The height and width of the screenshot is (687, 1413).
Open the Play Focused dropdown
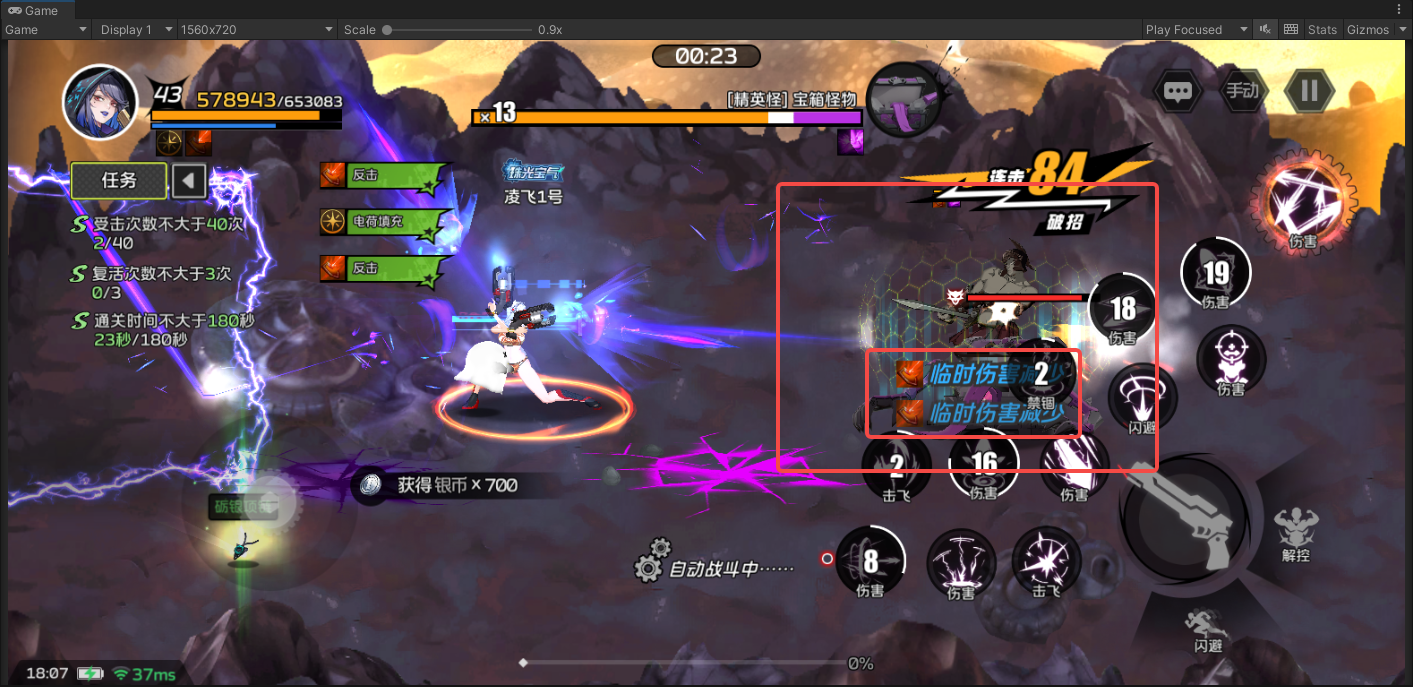coord(1197,30)
